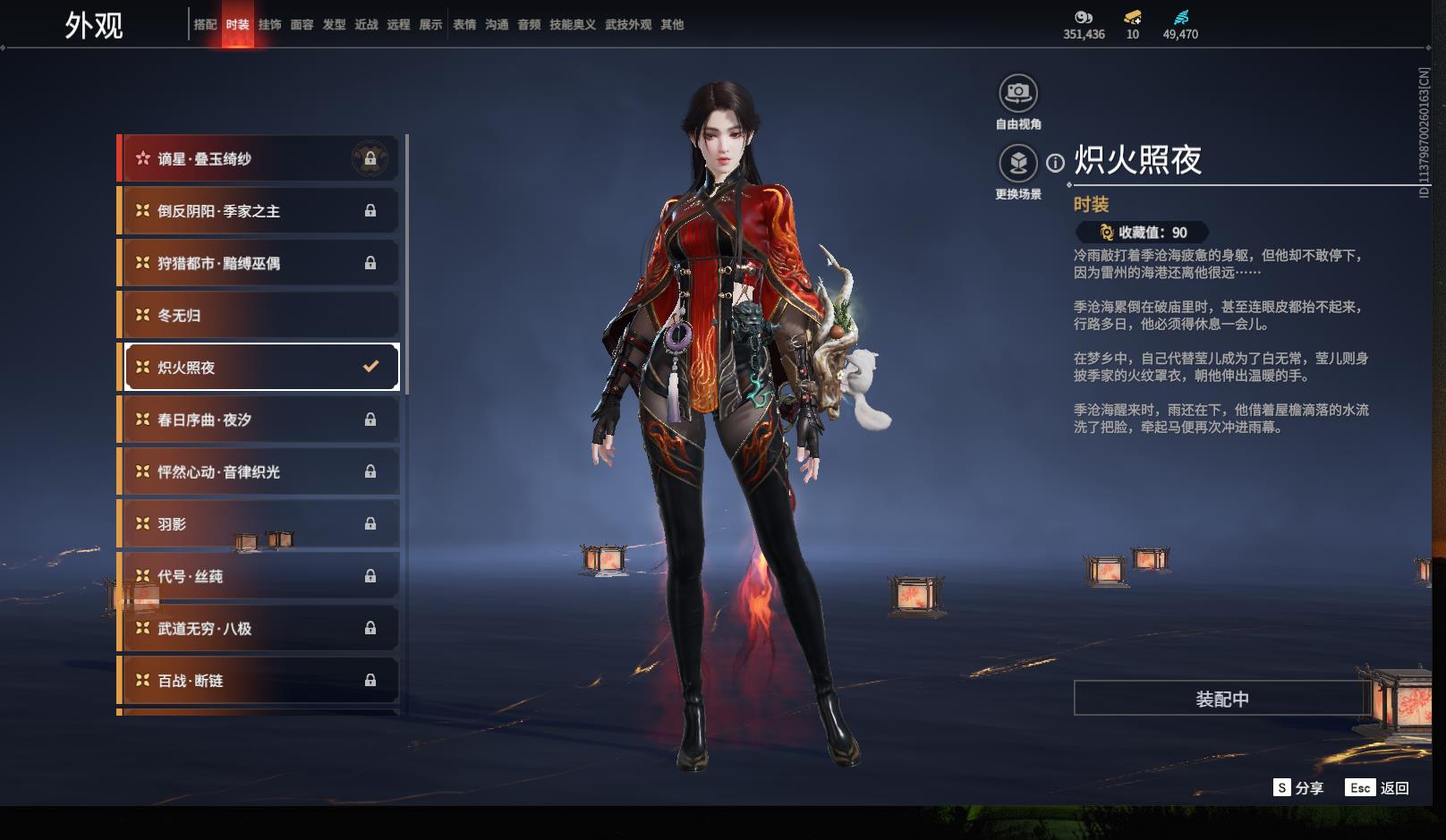Switch to the 搭配 tab

pyautogui.click(x=205, y=25)
